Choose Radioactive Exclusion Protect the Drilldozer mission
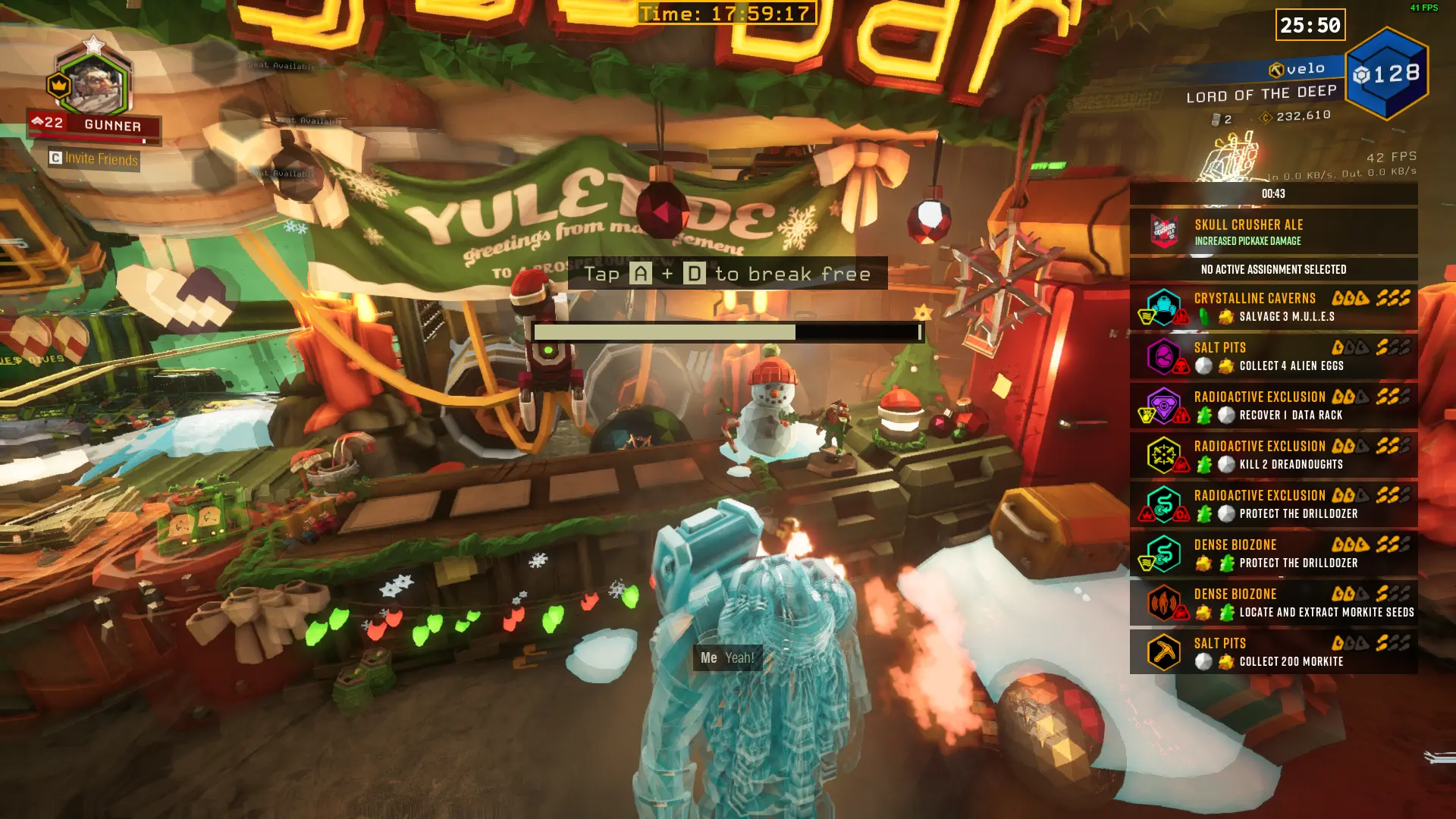Screen dimensions: 1456x819 tap(1273, 504)
